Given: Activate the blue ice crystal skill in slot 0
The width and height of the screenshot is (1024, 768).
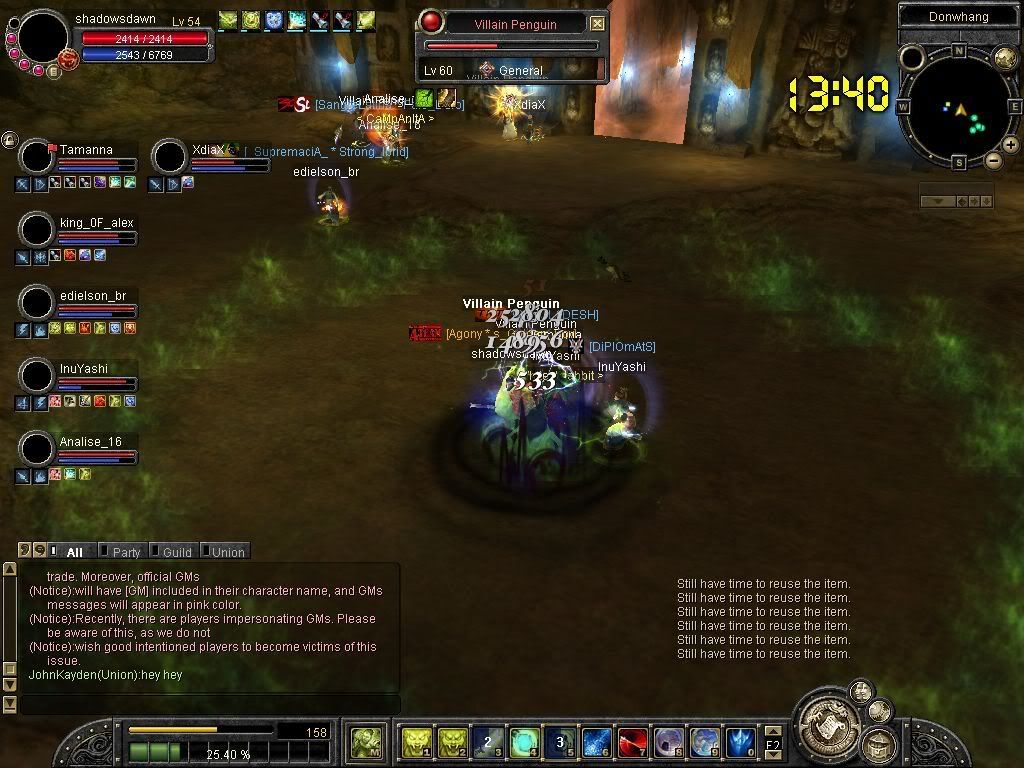Looking at the screenshot, I should coord(741,743).
